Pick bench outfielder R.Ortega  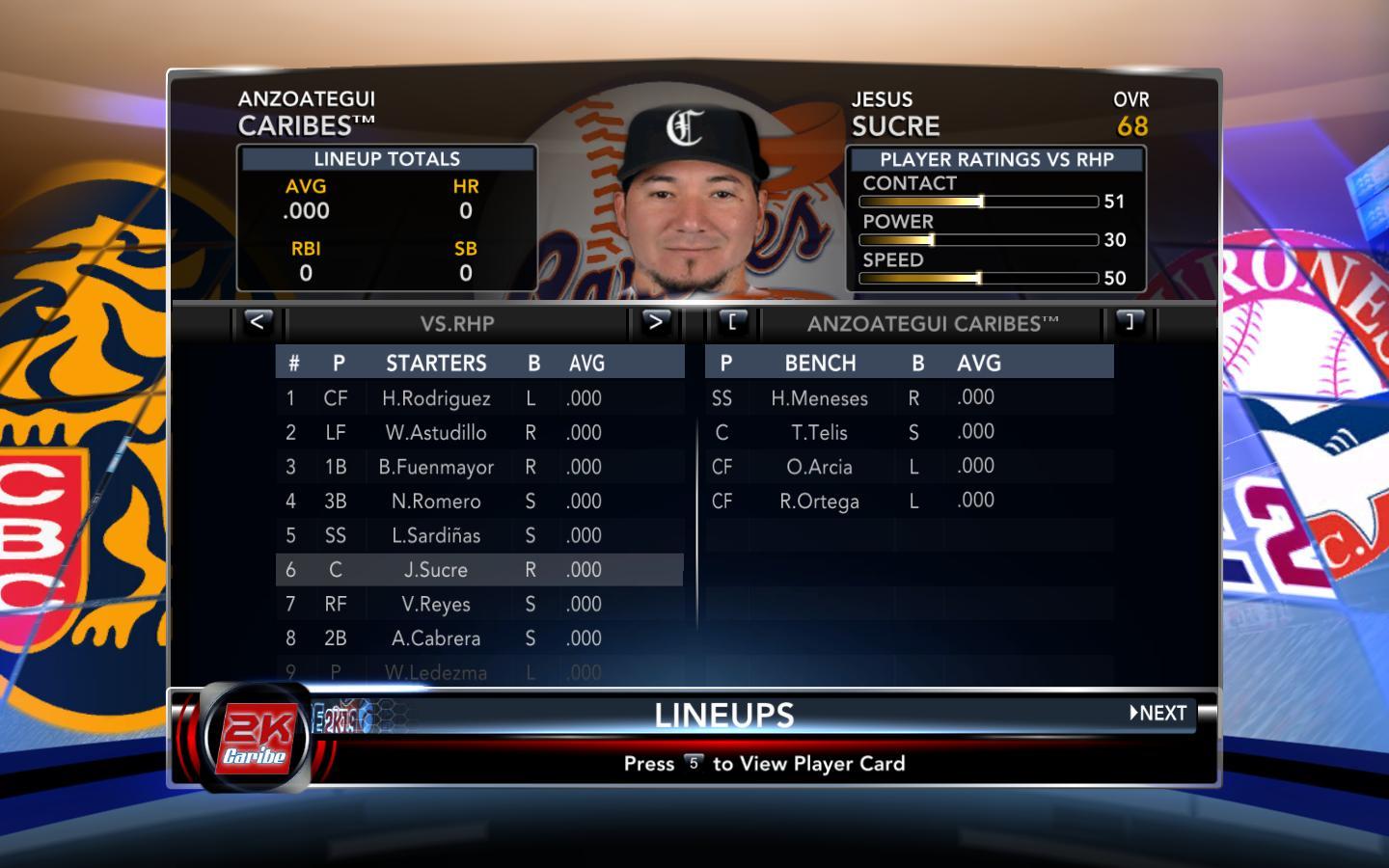pos(819,502)
